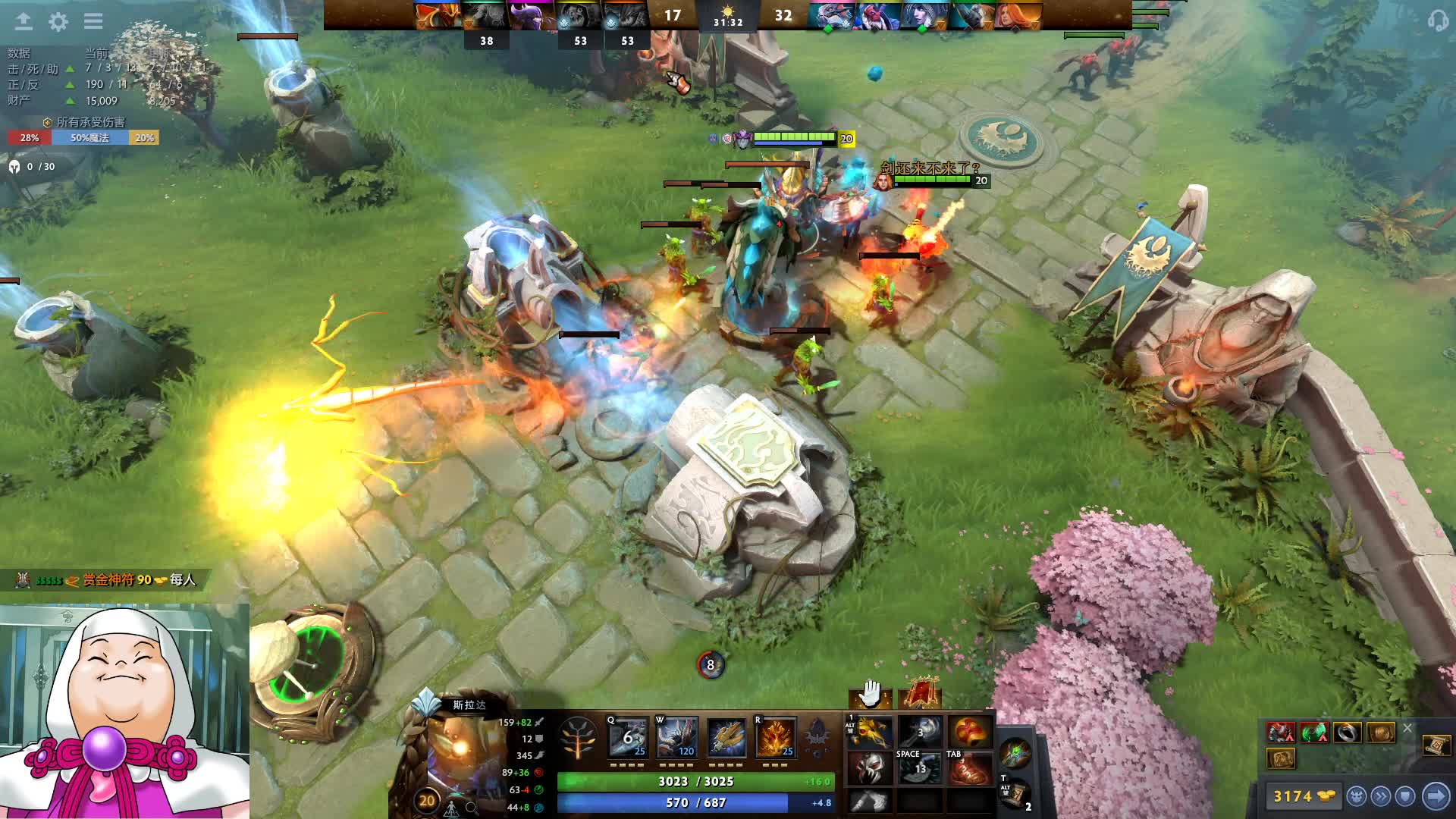Select the golden trident passive ability

[726, 737]
